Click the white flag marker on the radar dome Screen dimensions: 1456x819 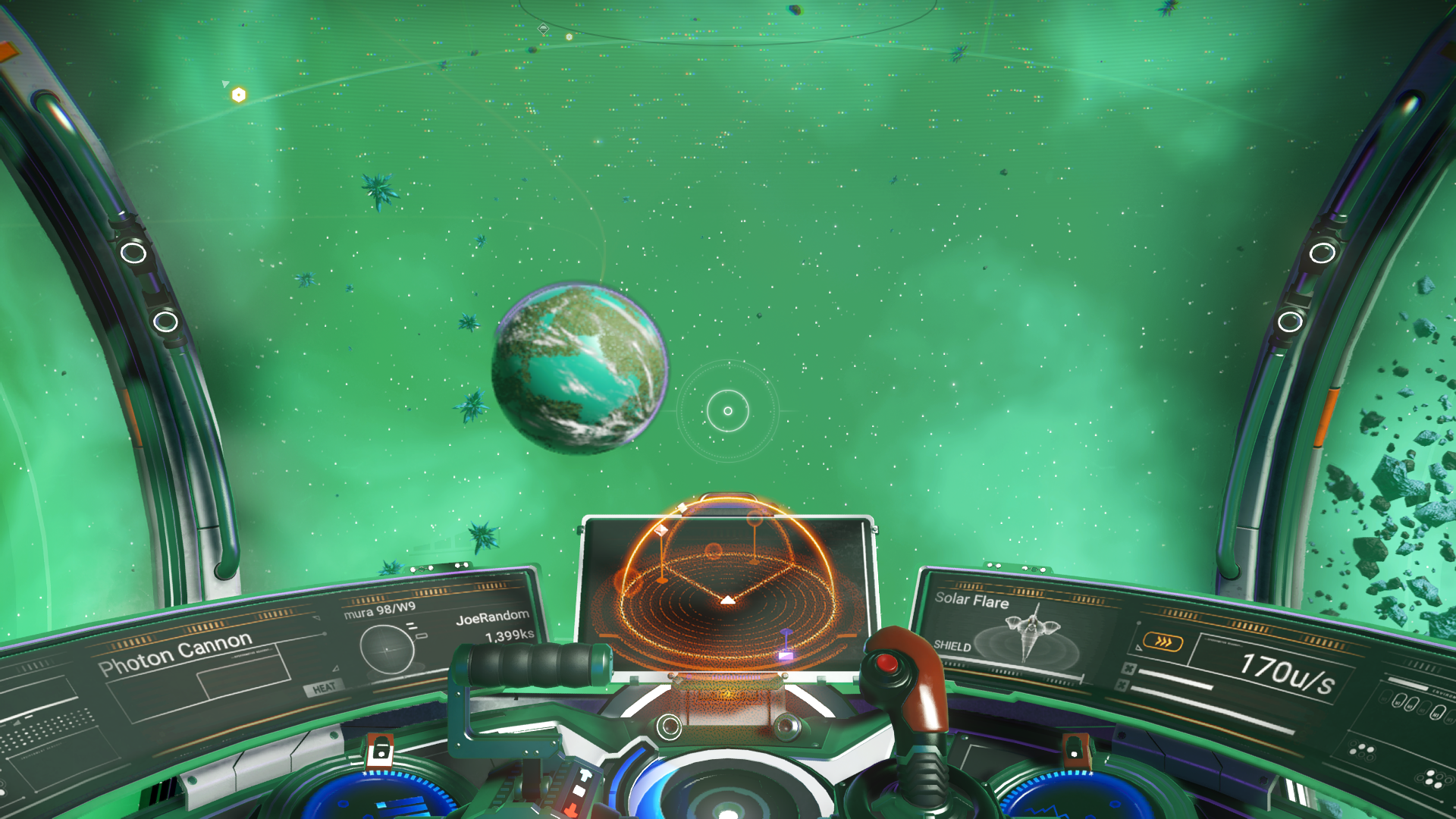pyautogui.click(x=661, y=531)
